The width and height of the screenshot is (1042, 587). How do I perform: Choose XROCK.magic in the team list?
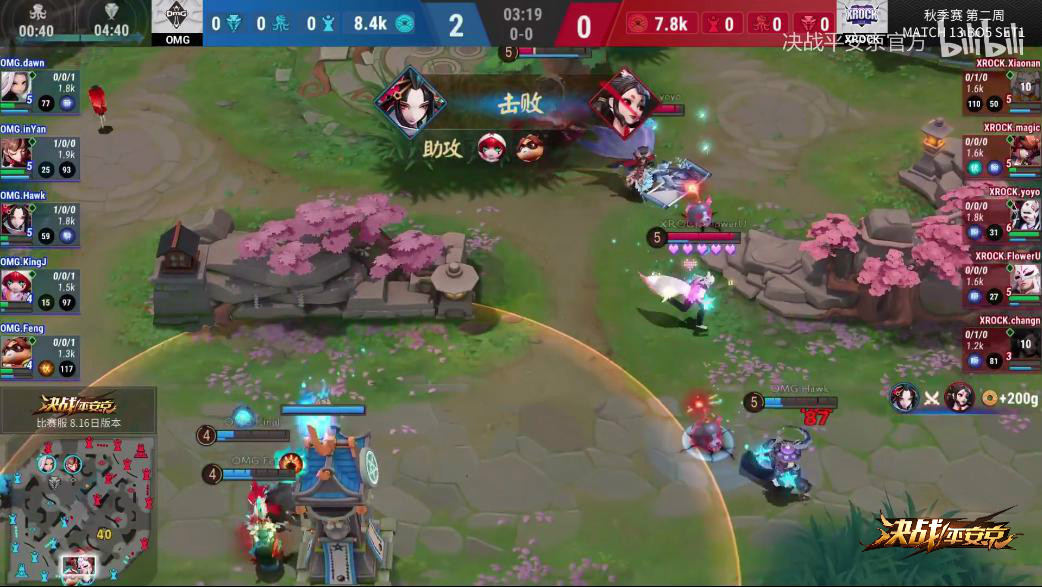click(x=1026, y=152)
